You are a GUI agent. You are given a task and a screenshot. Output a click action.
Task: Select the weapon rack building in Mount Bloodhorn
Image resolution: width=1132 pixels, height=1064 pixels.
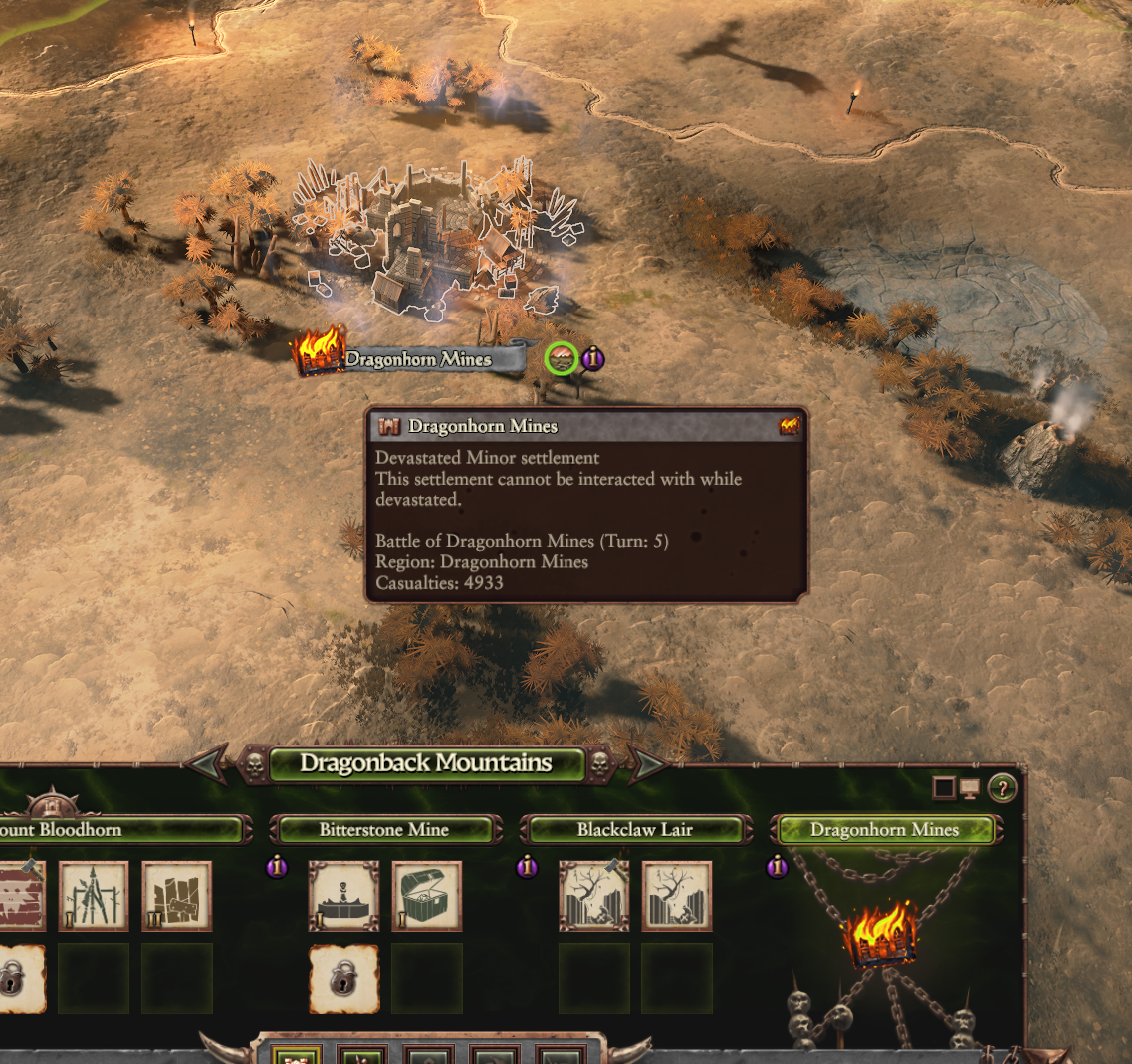pyautogui.click(x=94, y=896)
